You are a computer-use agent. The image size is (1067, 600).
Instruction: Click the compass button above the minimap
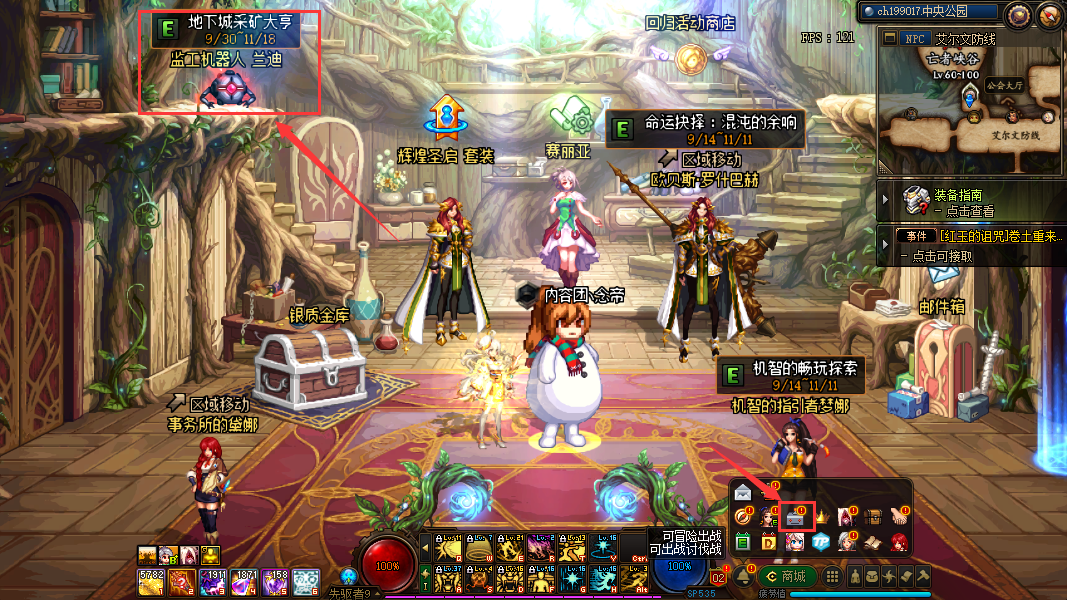(1019, 14)
